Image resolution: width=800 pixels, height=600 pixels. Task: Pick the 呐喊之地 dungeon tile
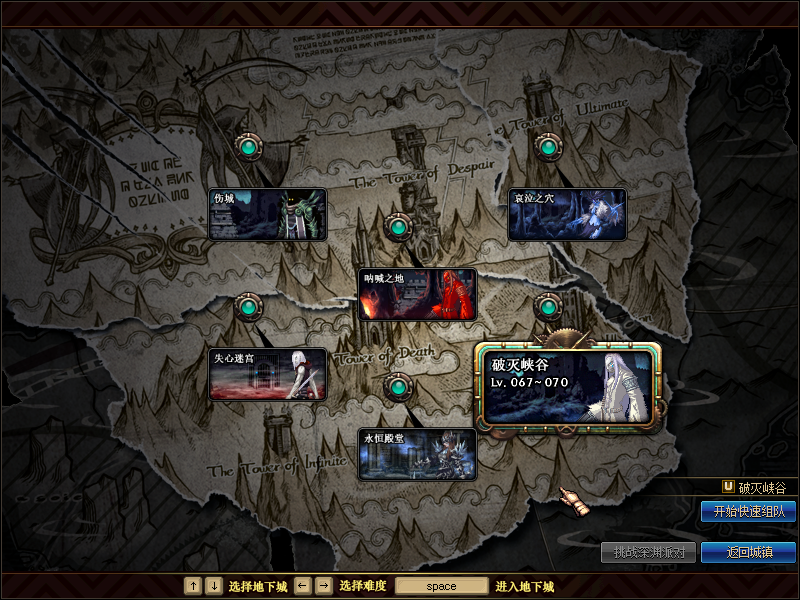click(x=417, y=294)
